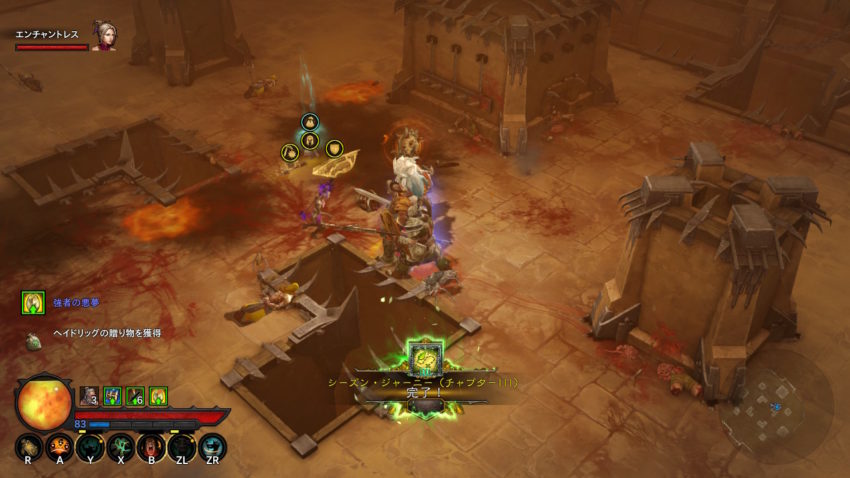The image size is (850, 478).
Task: Activate the skill icon labeled R
Action: pyautogui.click(x=29, y=447)
